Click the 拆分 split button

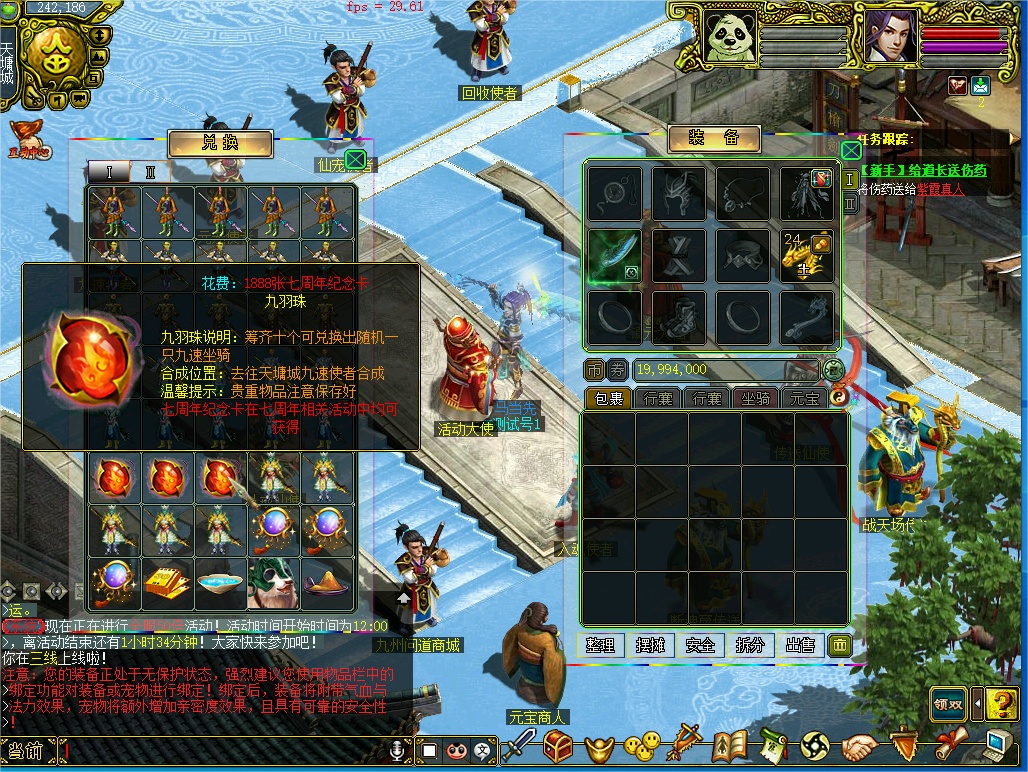pyautogui.click(x=750, y=645)
